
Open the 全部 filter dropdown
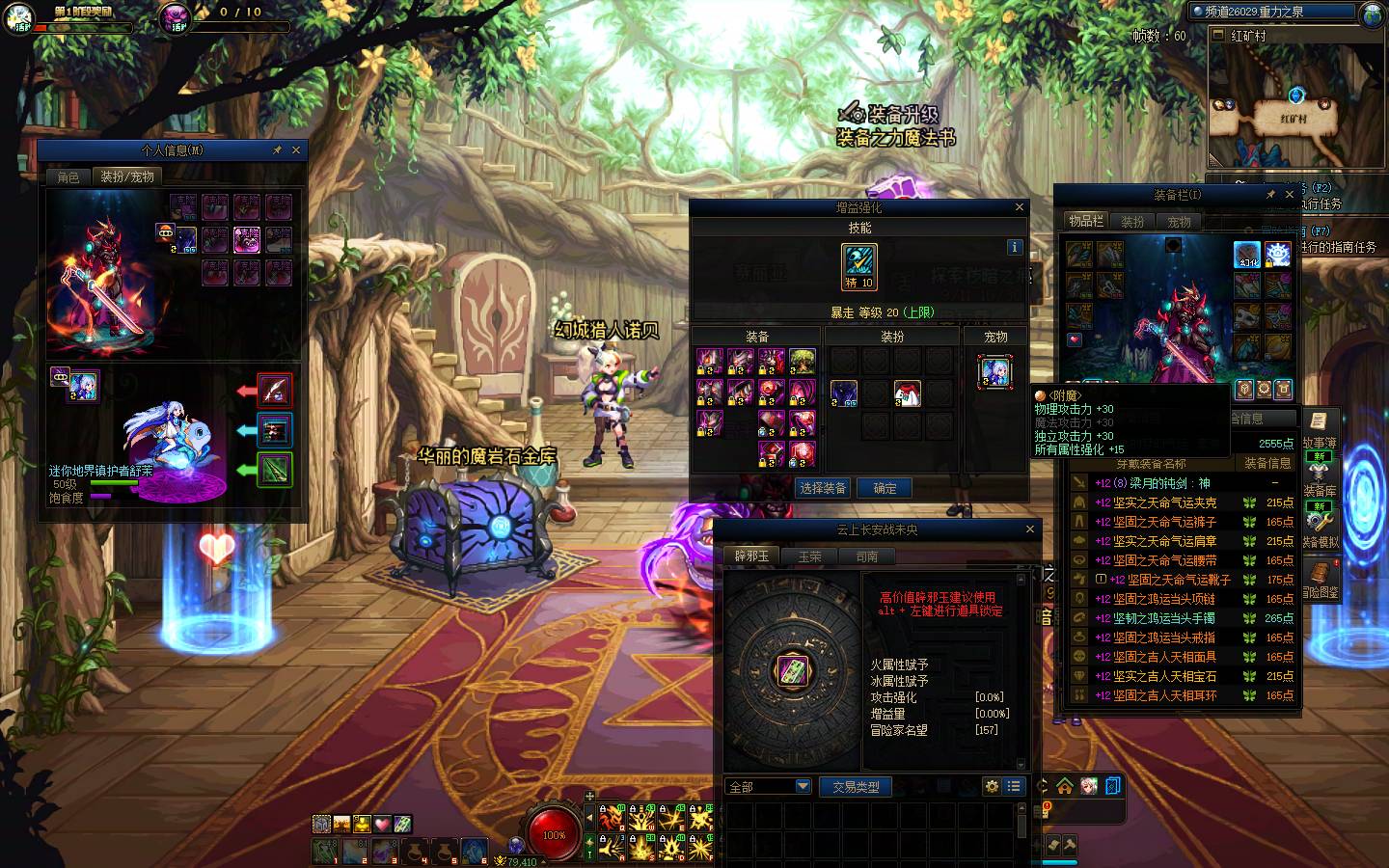click(x=768, y=787)
